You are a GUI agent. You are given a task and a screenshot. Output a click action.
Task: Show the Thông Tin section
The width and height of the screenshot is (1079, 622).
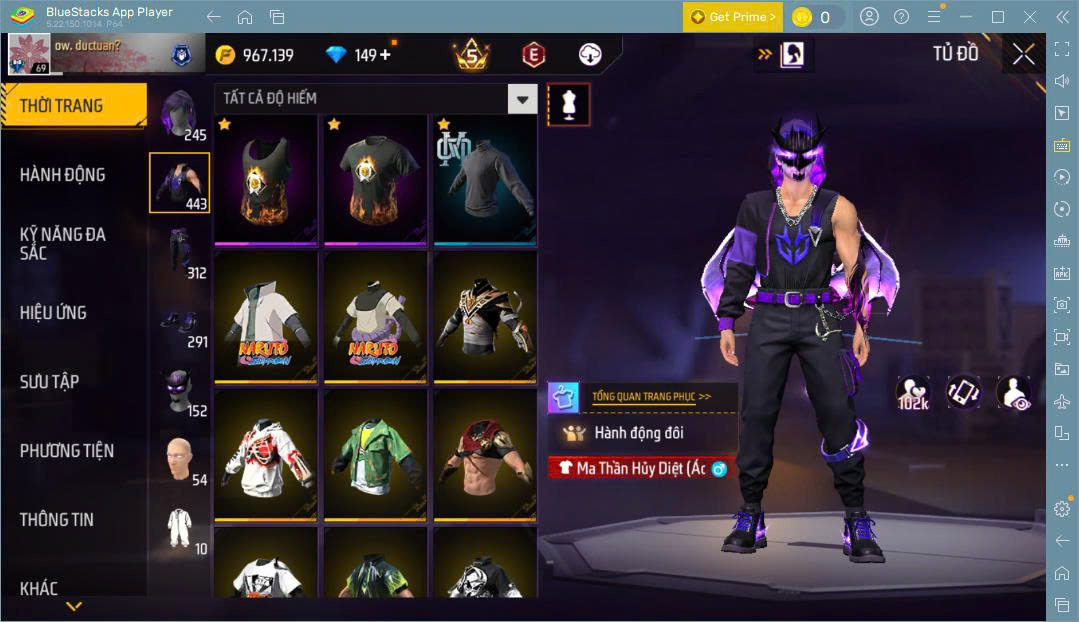pyautogui.click(x=57, y=520)
